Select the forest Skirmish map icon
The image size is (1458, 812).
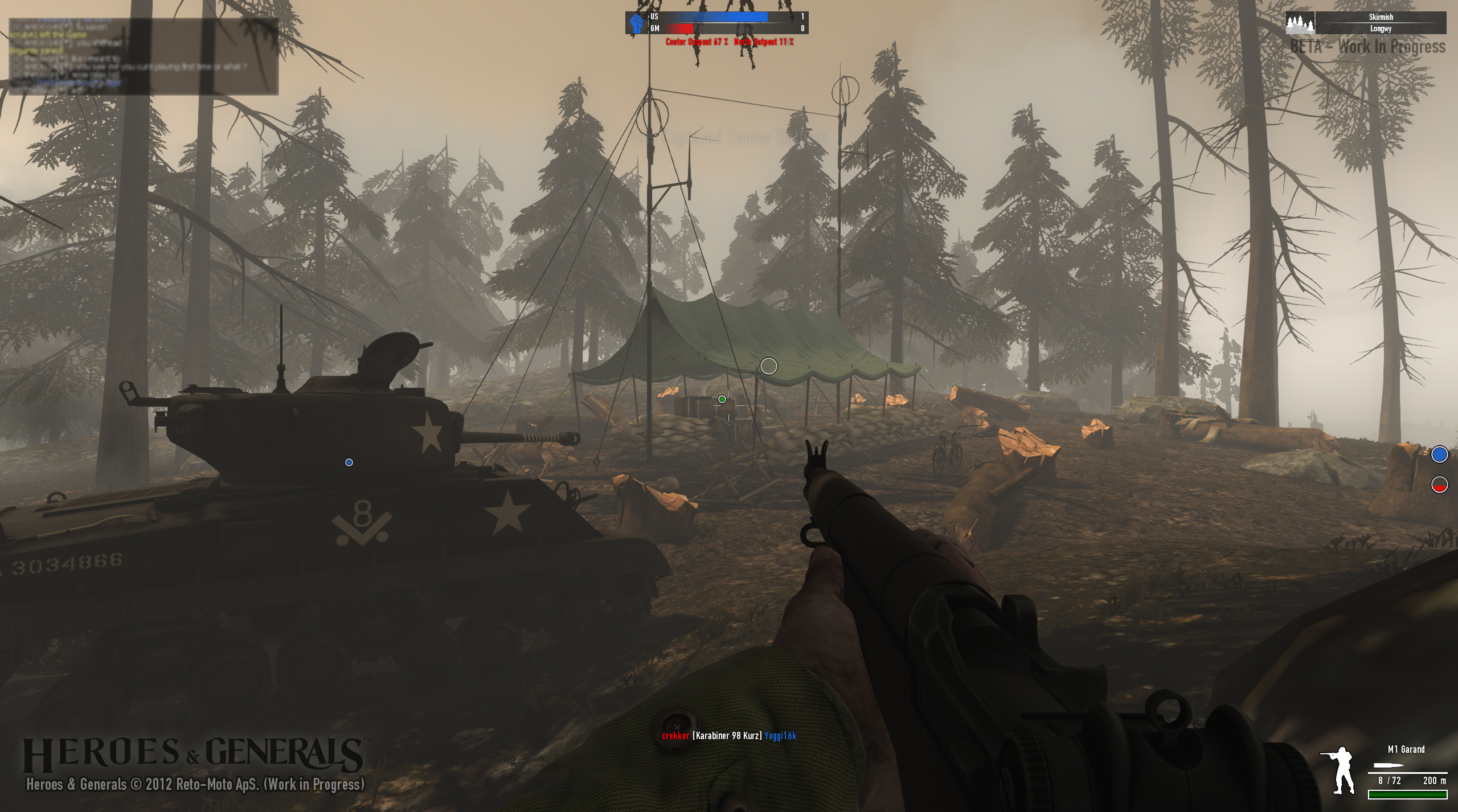tap(1300, 24)
